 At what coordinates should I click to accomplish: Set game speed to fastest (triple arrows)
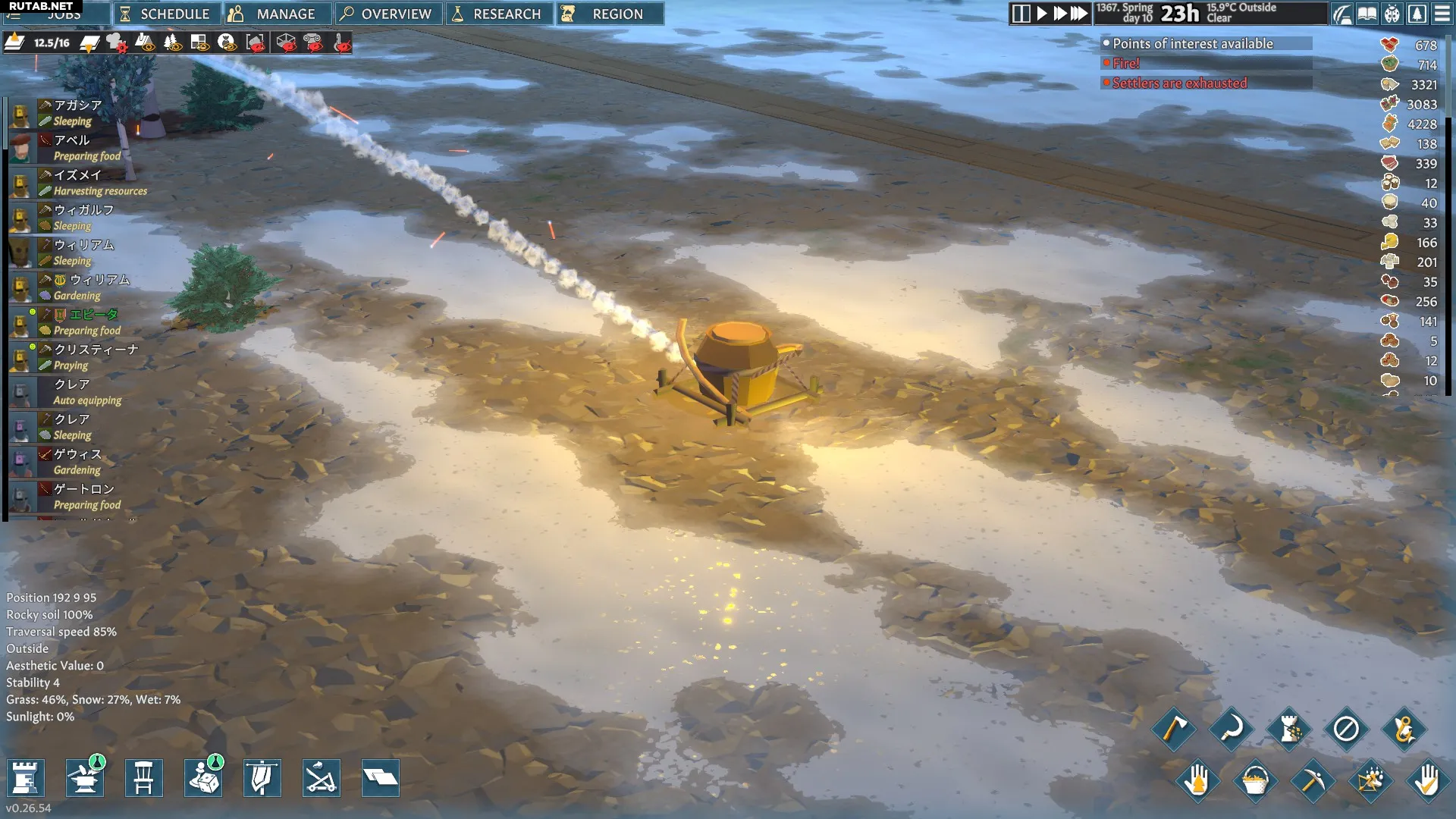click(x=1079, y=14)
